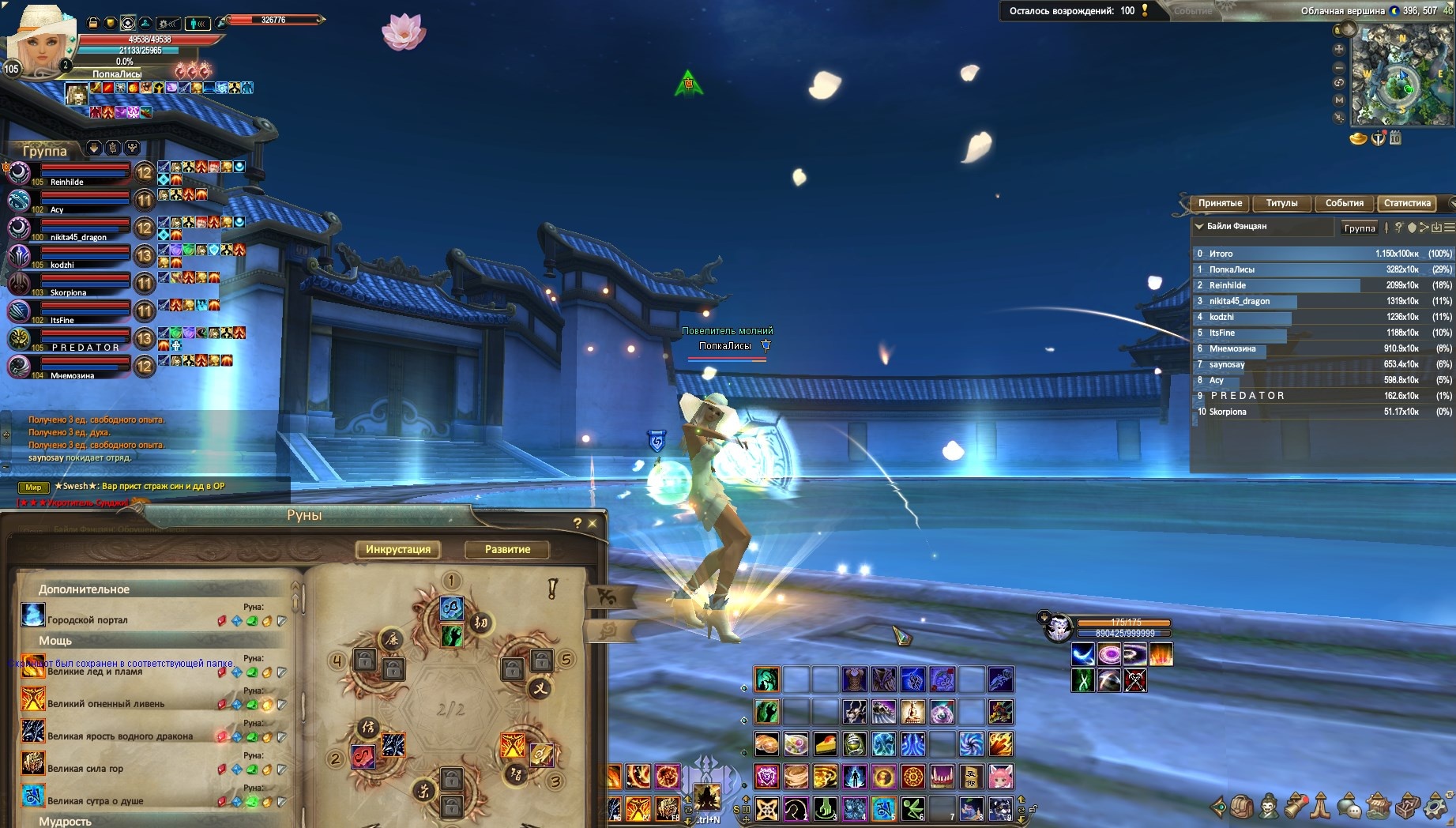Open the События tab
Image resolution: width=1456 pixels, height=828 pixels.
pos(1344,203)
